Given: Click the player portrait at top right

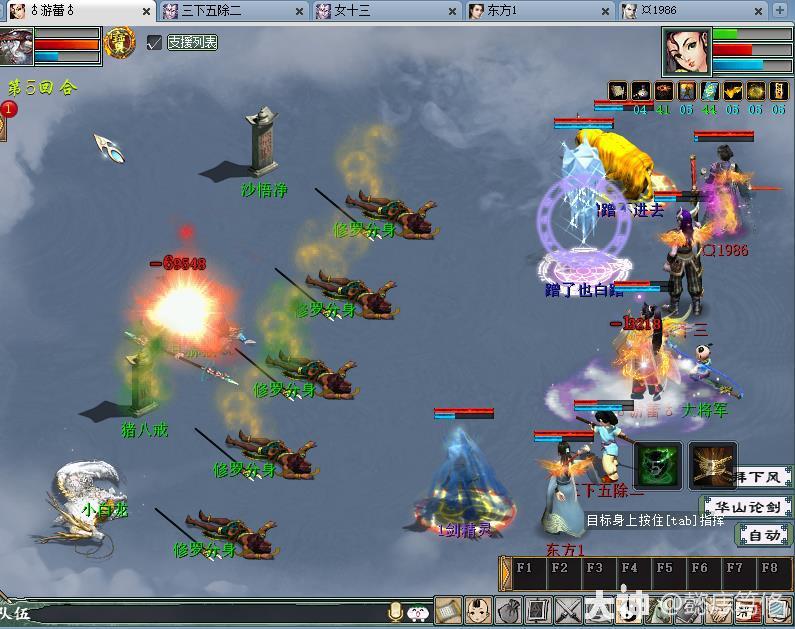Looking at the screenshot, I should pyautogui.click(x=685, y=51).
